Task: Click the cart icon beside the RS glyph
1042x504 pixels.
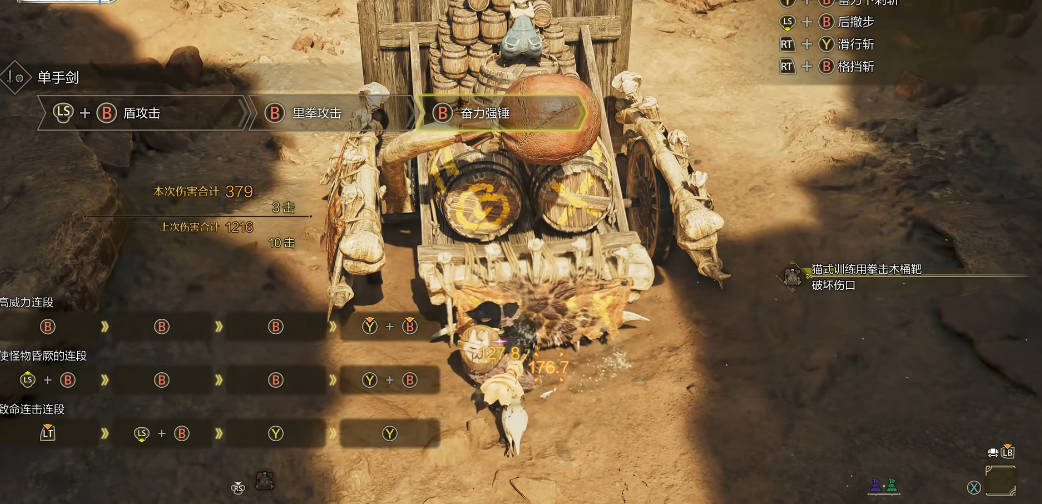Action: click(265, 479)
